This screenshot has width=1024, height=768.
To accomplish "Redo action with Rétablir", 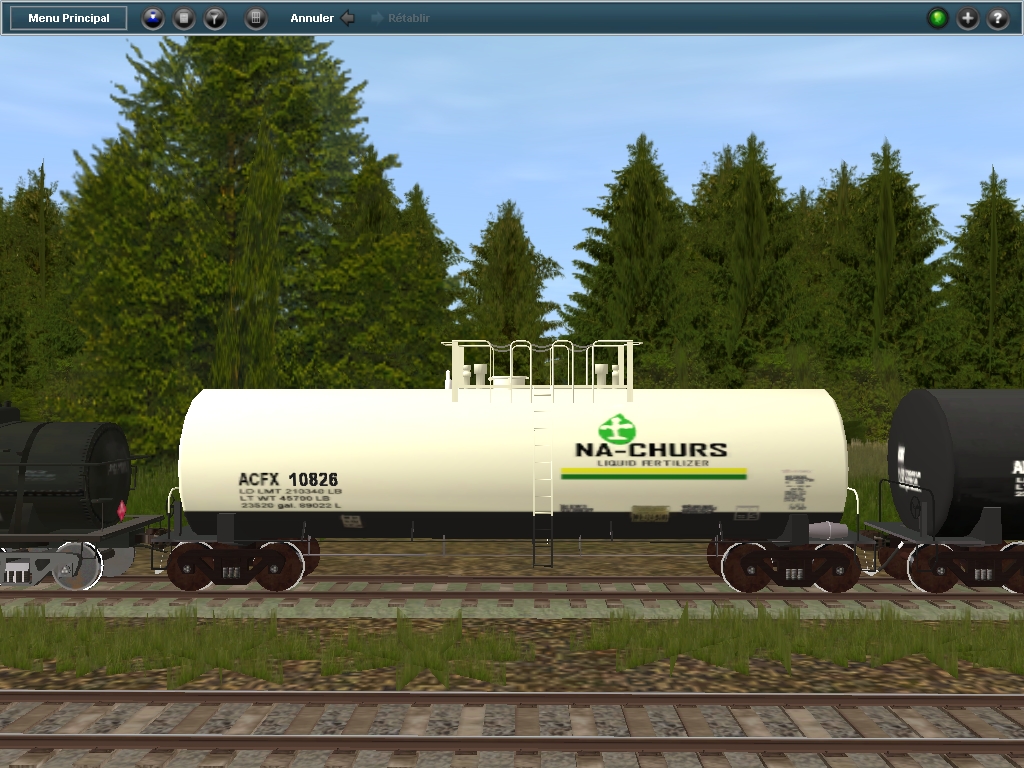I will 401,18.
